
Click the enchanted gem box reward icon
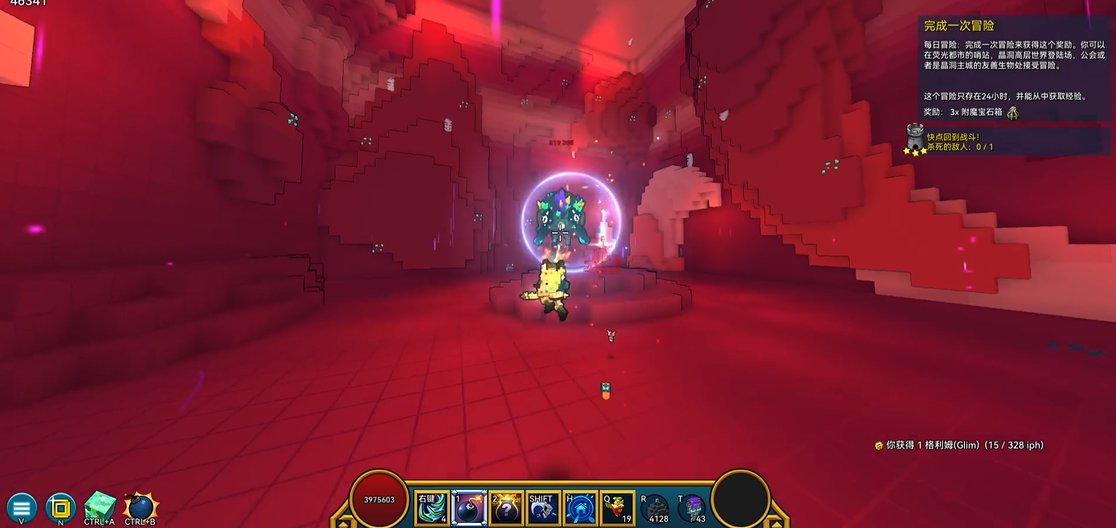(x=1012, y=112)
